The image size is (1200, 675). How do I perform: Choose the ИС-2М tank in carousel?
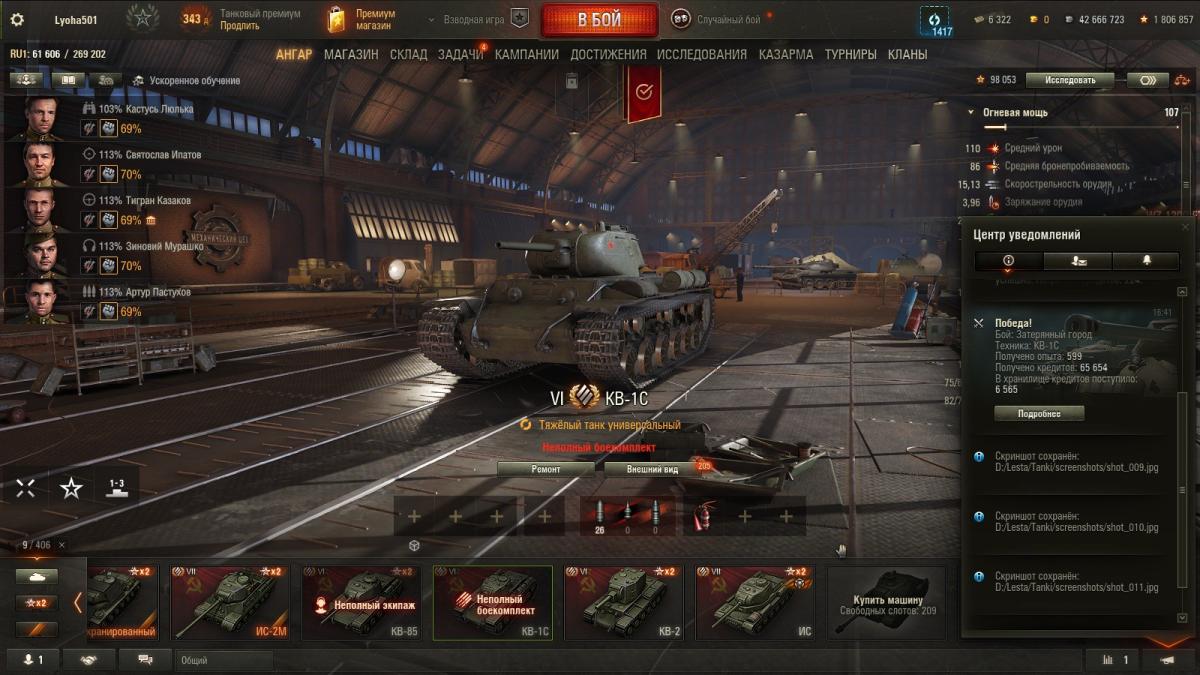coord(229,602)
